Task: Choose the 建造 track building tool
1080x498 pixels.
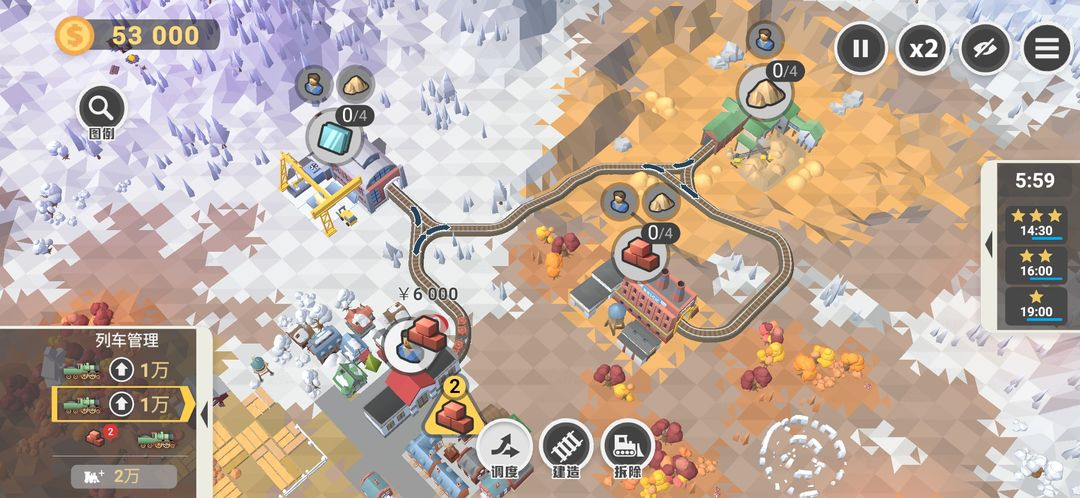Action: [x=566, y=446]
